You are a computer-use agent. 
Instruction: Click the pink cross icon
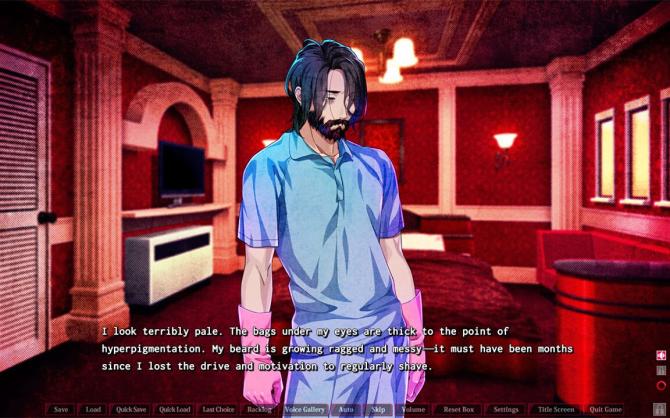(x=660, y=355)
